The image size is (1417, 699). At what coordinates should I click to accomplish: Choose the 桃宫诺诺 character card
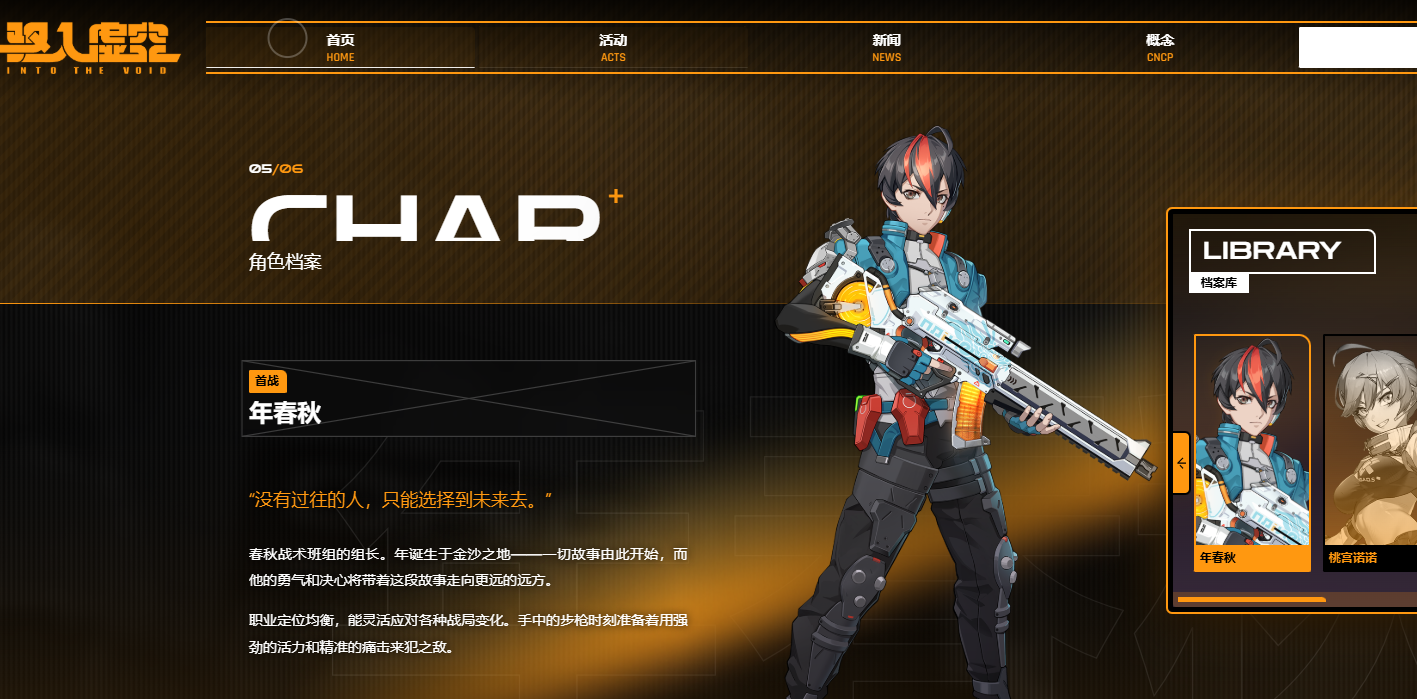pos(1370,452)
